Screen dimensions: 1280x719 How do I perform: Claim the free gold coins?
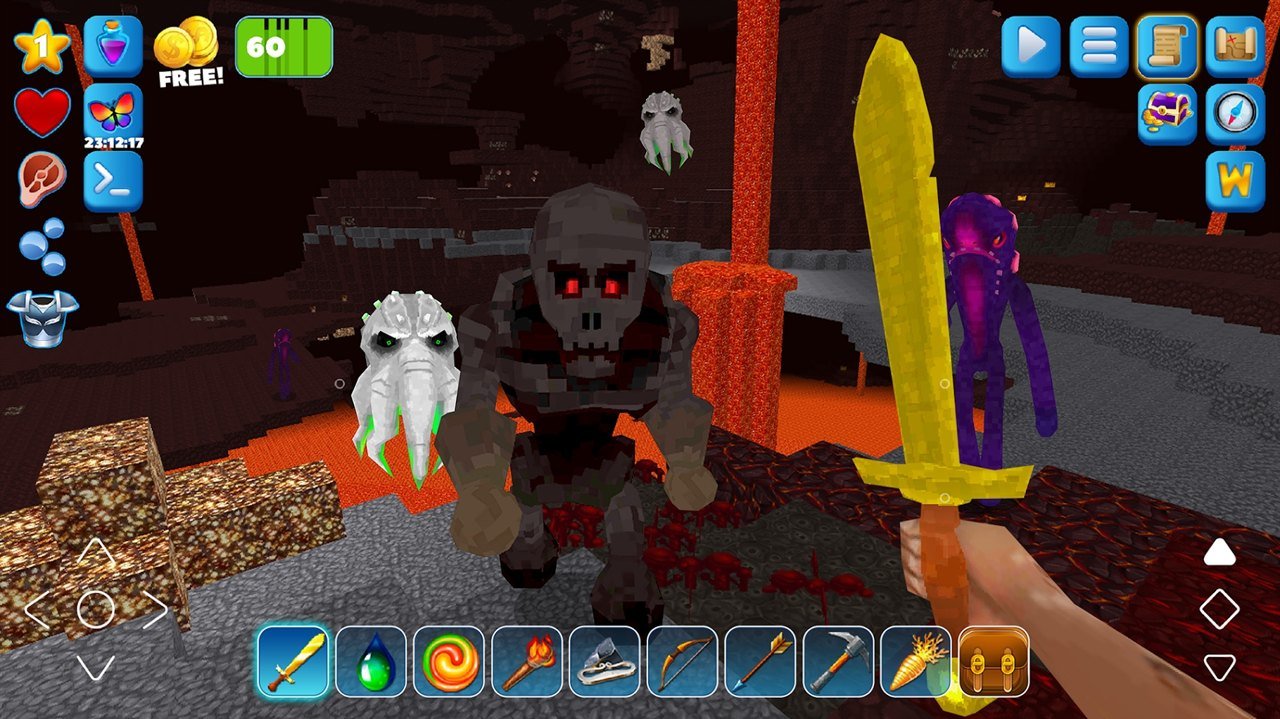pyautogui.click(x=188, y=52)
